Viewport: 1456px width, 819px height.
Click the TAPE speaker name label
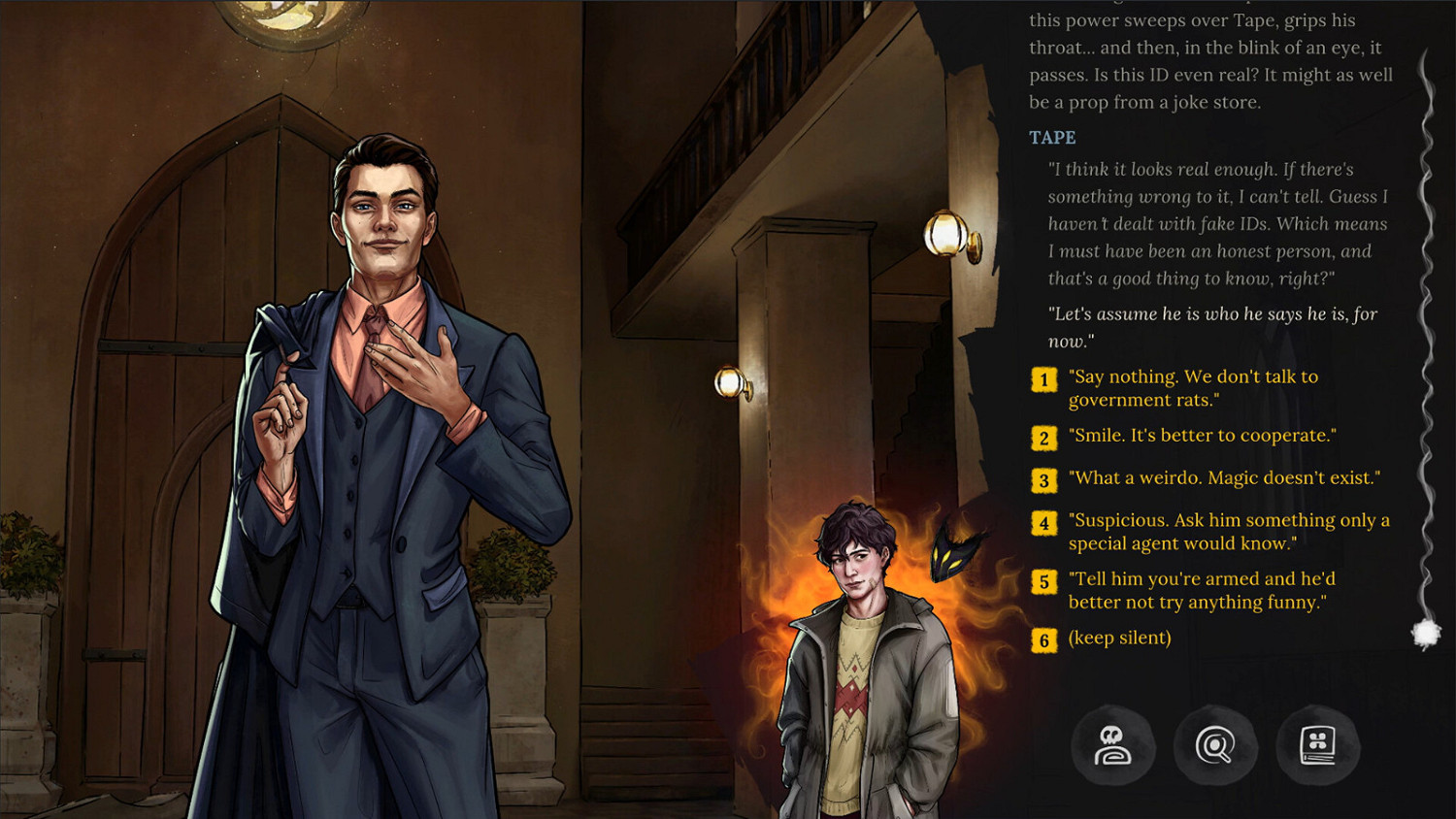pyautogui.click(x=1051, y=138)
